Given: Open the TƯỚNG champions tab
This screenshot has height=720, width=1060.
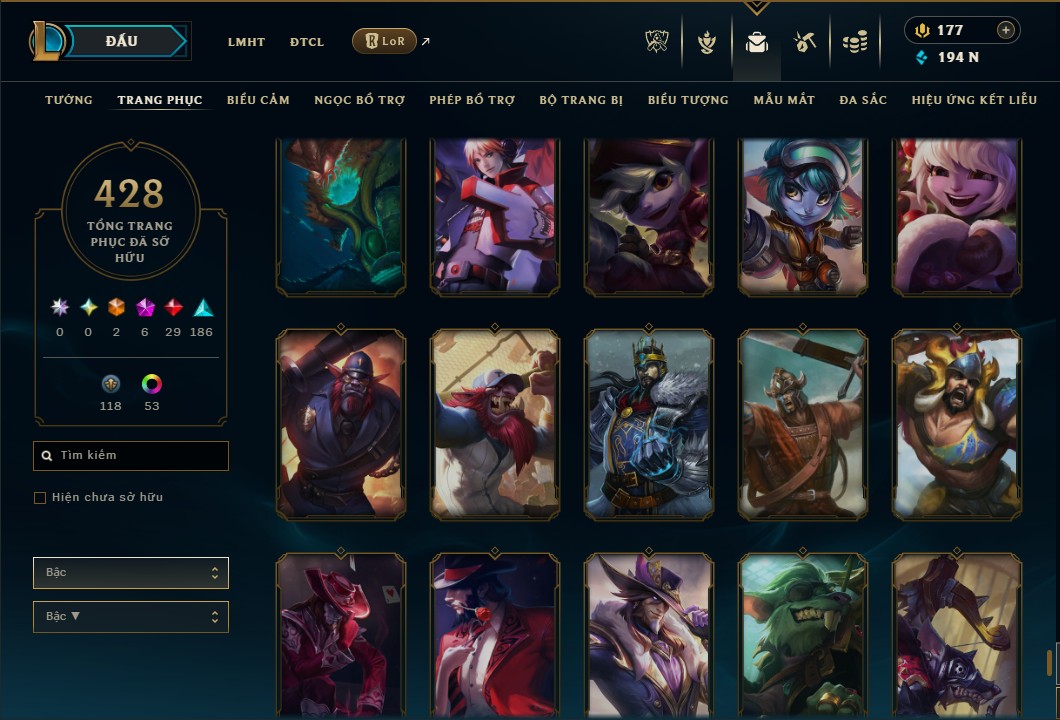Looking at the screenshot, I should (x=69, y=100).
